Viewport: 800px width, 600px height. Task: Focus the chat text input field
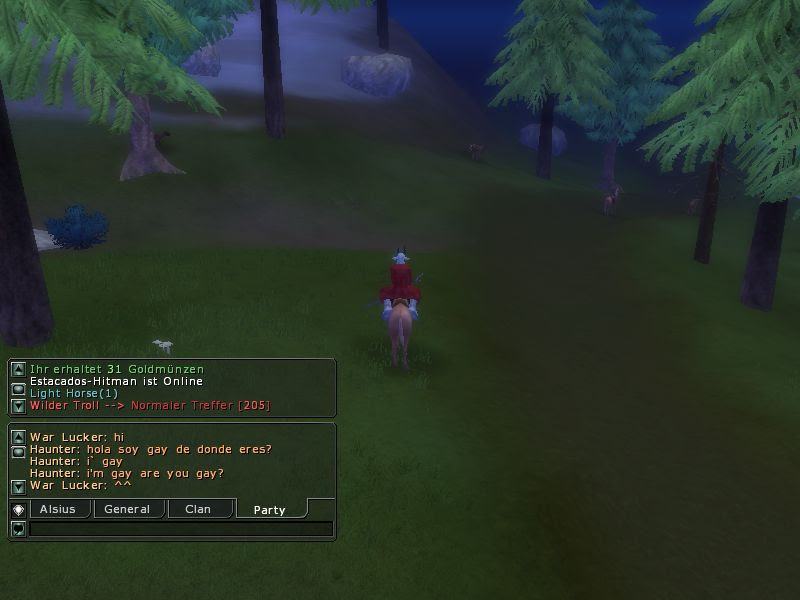point(180,529)
